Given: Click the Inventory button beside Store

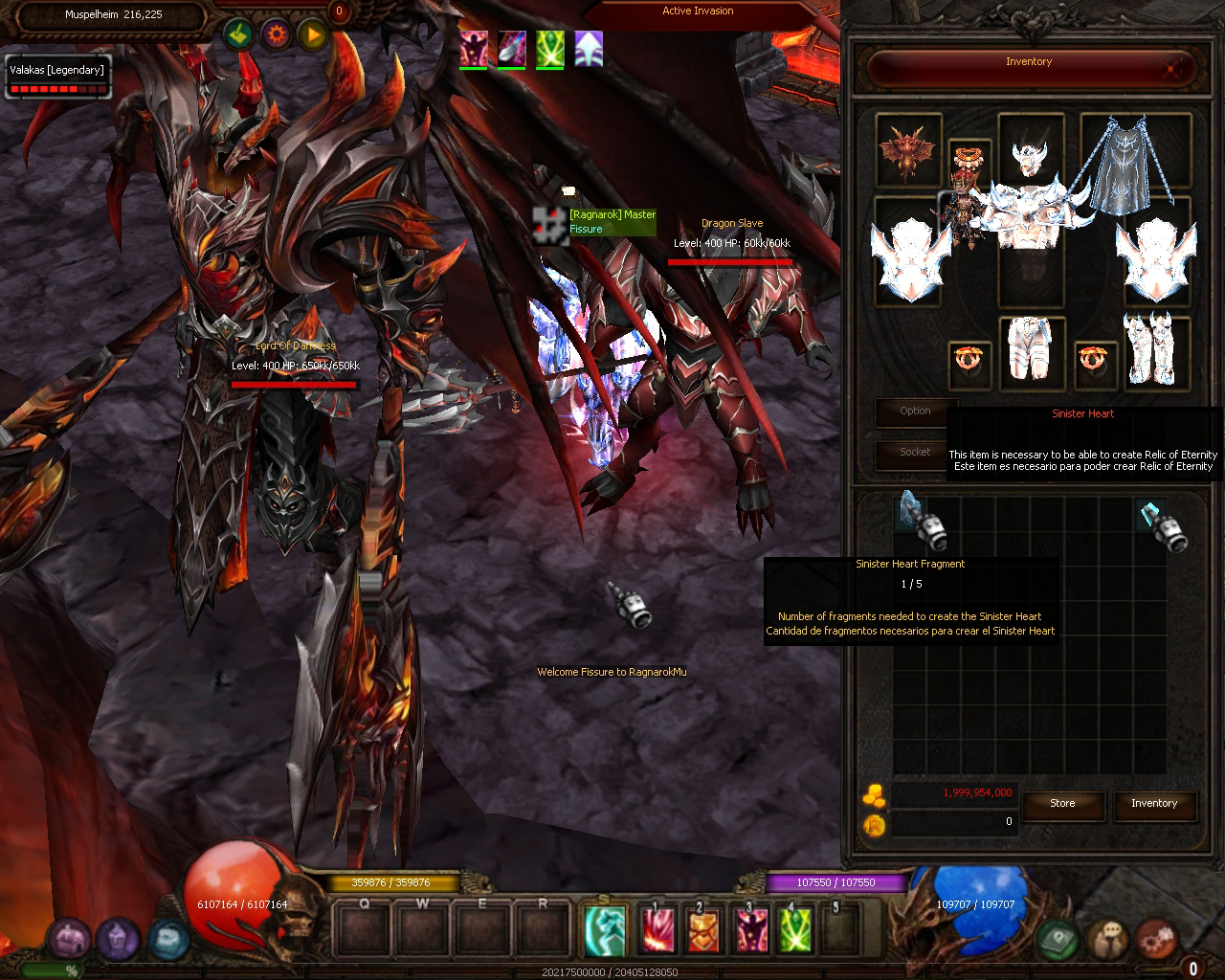Looking at the screenshot, I should [1154, 804].
